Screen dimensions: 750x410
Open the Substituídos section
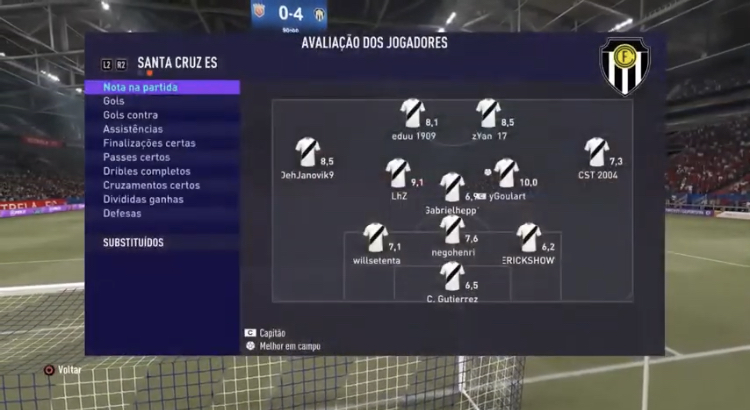(x=133, y=243)
